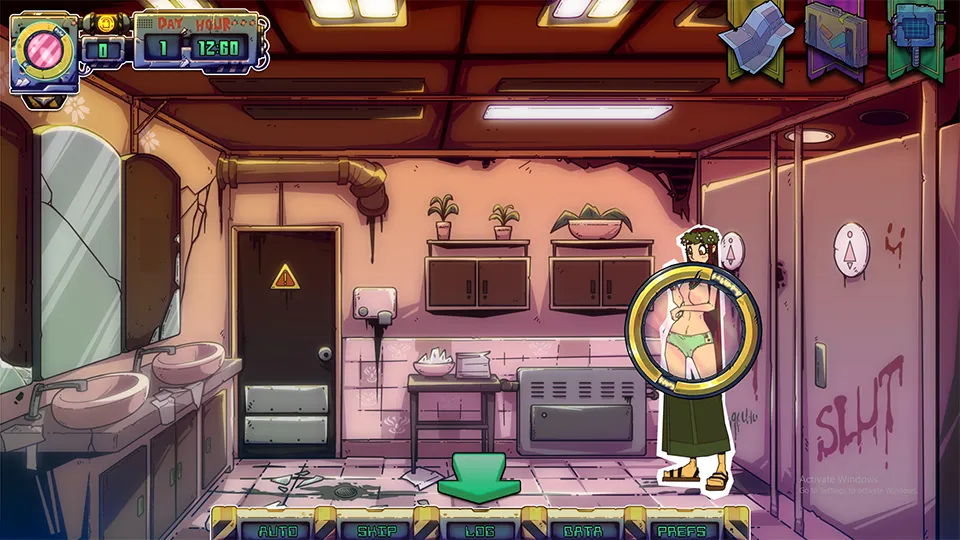Screen dimensions: 960x540
Task: Click the green down arrow to exit
Action: pyautogui.click(x=478, y=477)
